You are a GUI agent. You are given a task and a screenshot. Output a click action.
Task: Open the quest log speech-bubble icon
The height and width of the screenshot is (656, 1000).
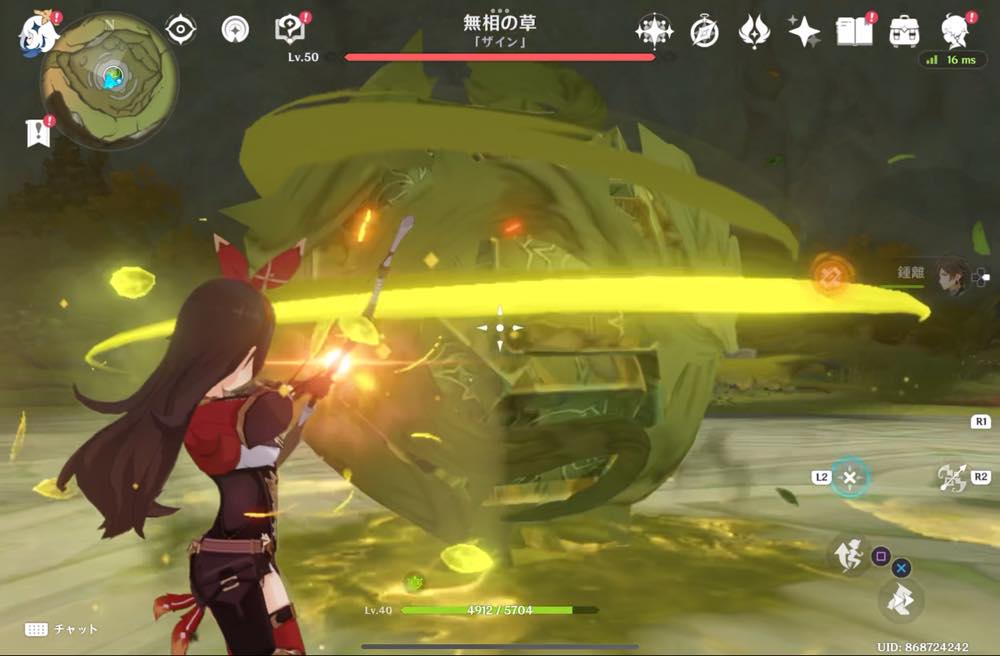pyautogui.click(x=289, y=31)
